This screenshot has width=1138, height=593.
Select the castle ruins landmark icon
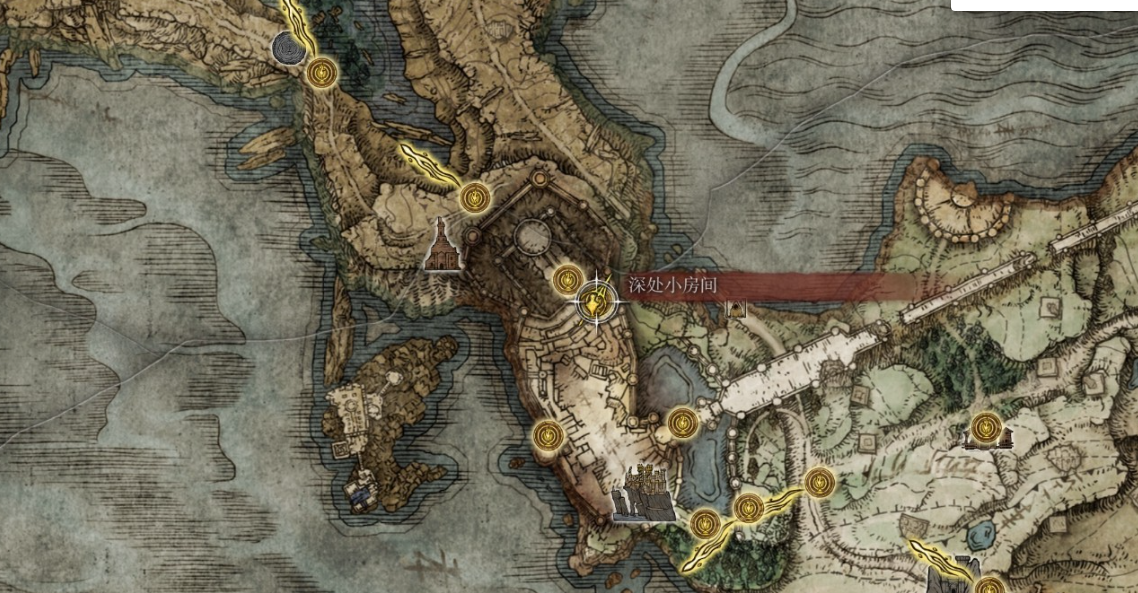coord(644,494)
